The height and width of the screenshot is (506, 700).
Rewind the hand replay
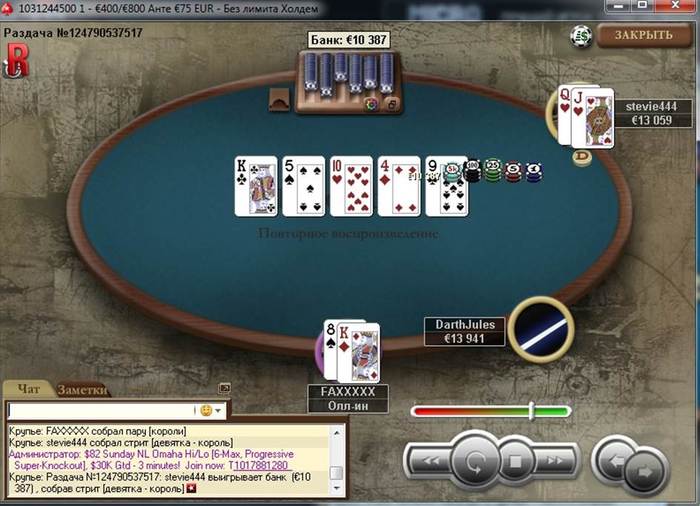point(429,462)
